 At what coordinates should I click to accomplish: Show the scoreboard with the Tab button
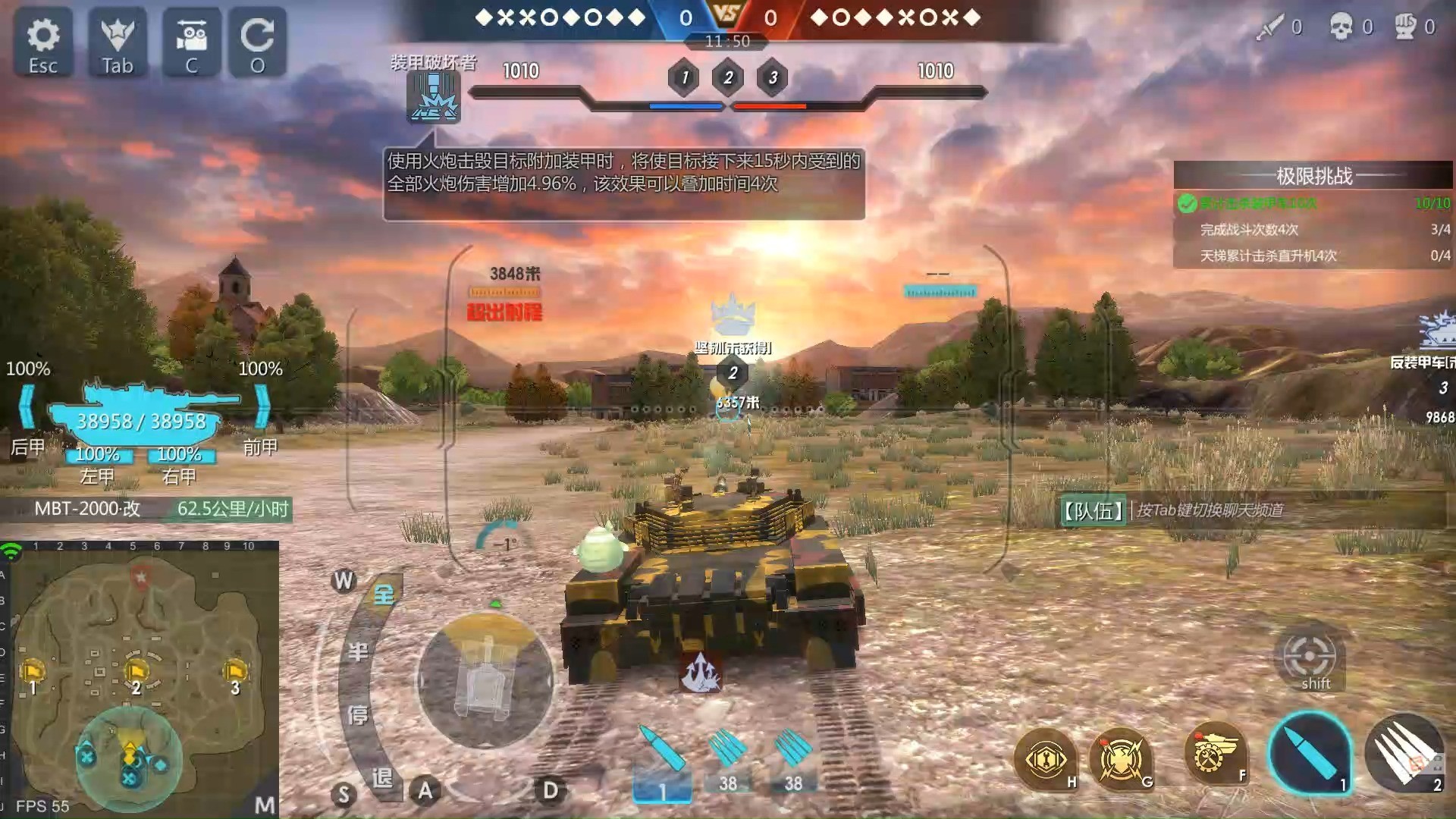tap(118, 43)
